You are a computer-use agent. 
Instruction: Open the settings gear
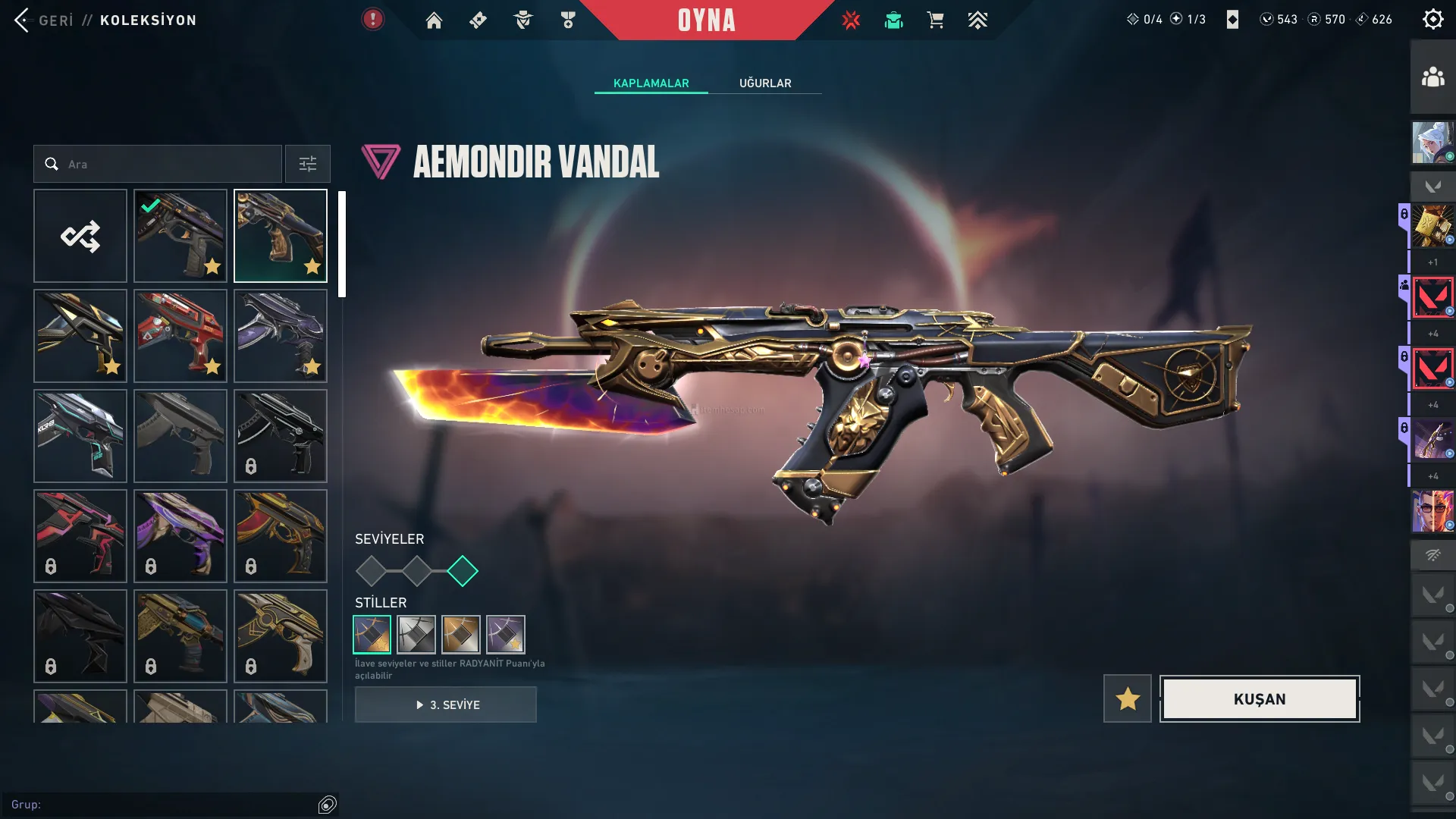pos(1432,20)
